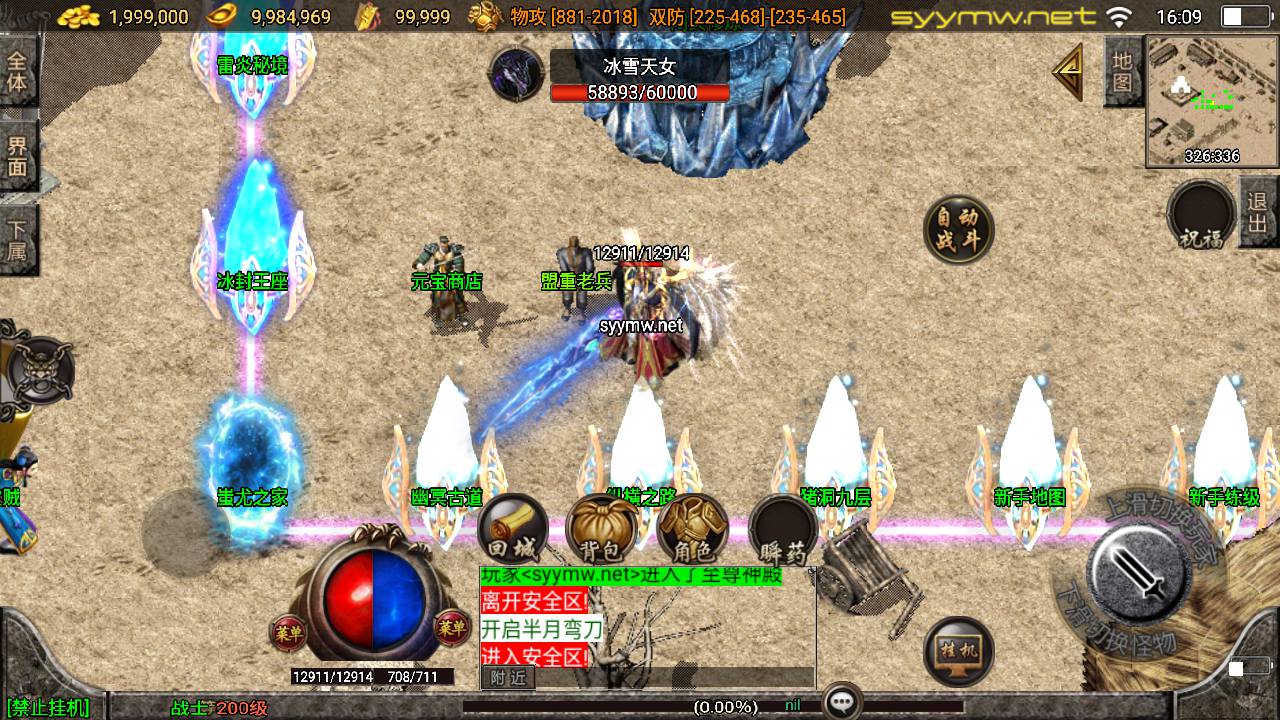Screen dimensions: 1280x720
Task: Open the left 菜单 menu button
Action: pyautogui.click(x=287, y=631)
